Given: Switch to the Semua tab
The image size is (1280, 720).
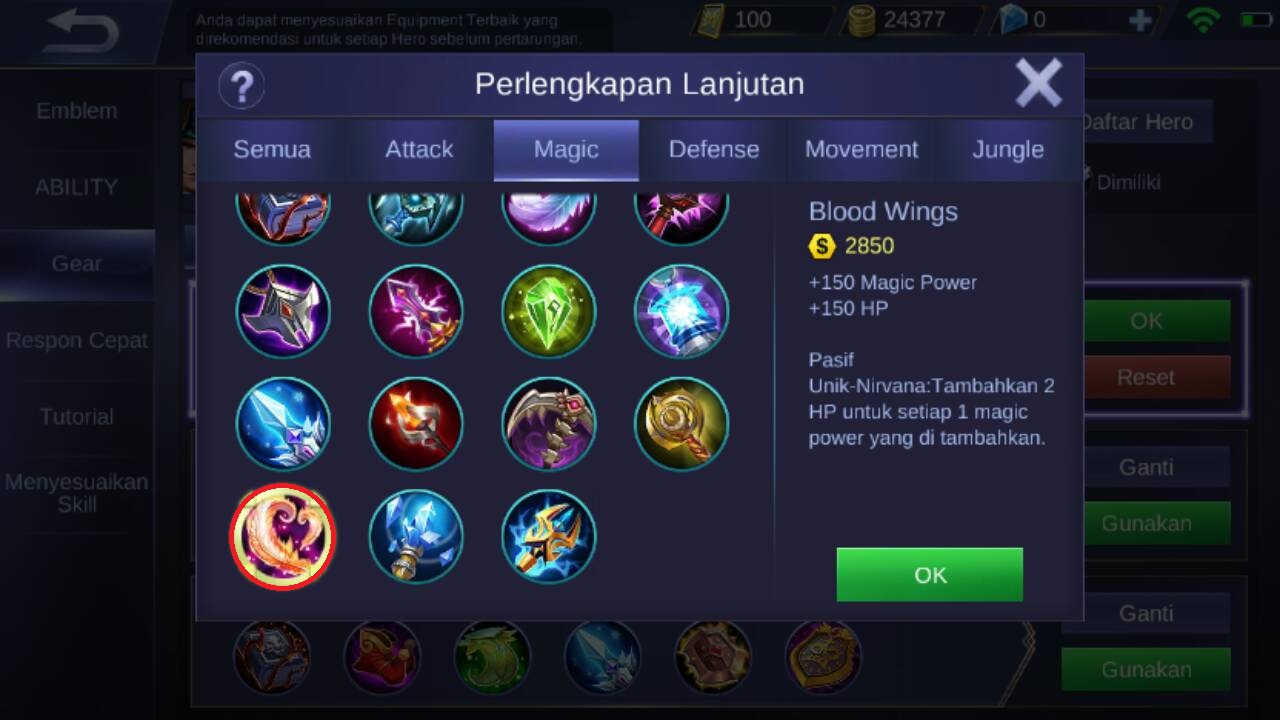Looking at the screenshot, I should [x=272, y=150].
